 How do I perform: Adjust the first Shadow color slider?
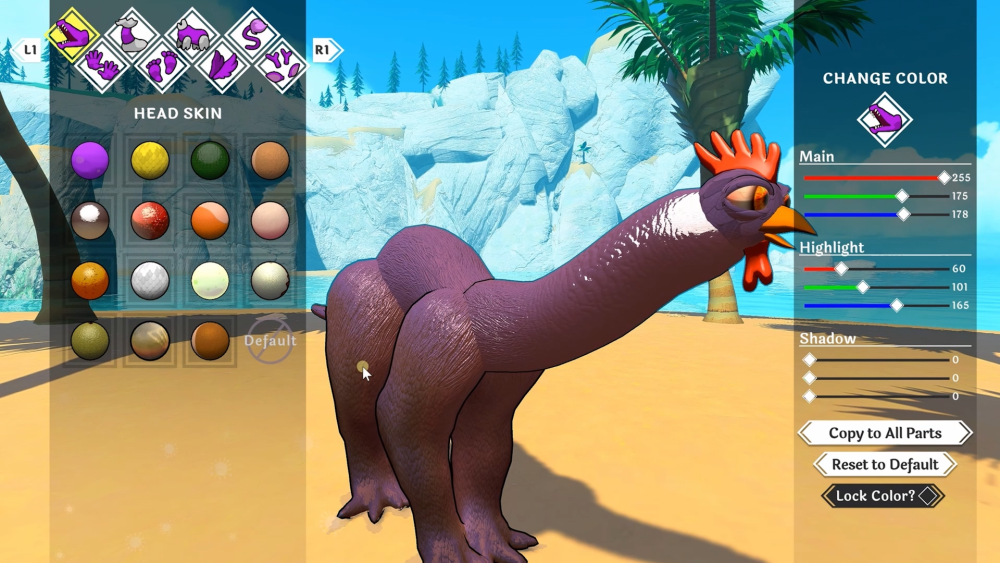[x=810, y=360]
